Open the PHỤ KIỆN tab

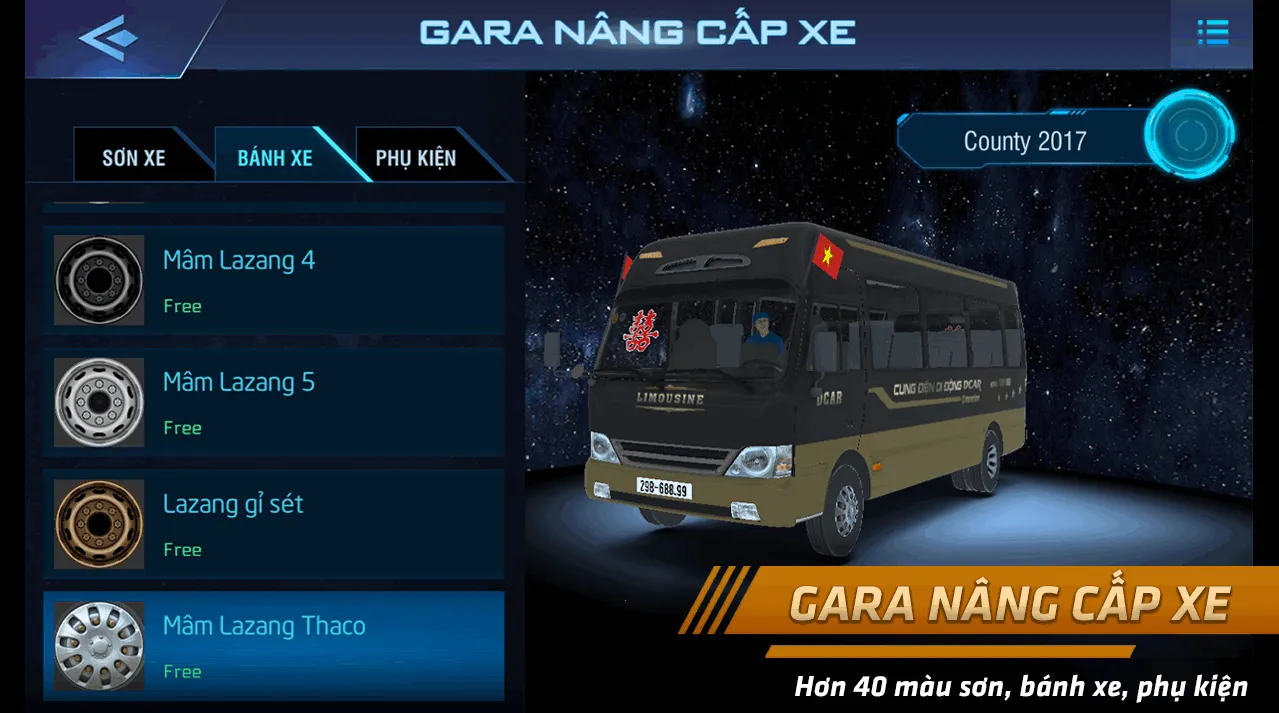pyautogui.click(x=416, y=158)
